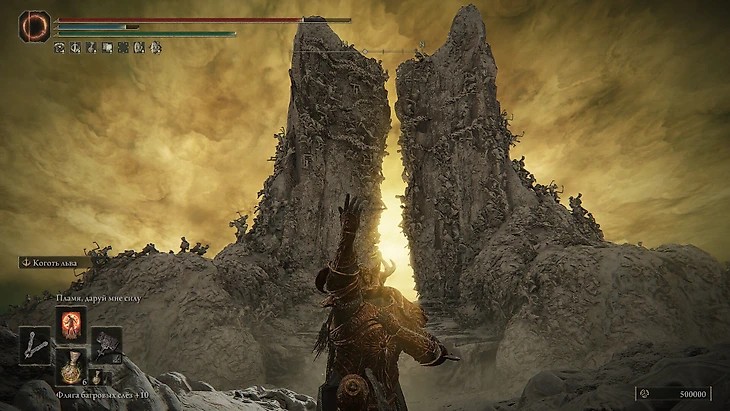Click the right-hand armament slot
The width and height of the screenshot is (730, 411).
107,345
